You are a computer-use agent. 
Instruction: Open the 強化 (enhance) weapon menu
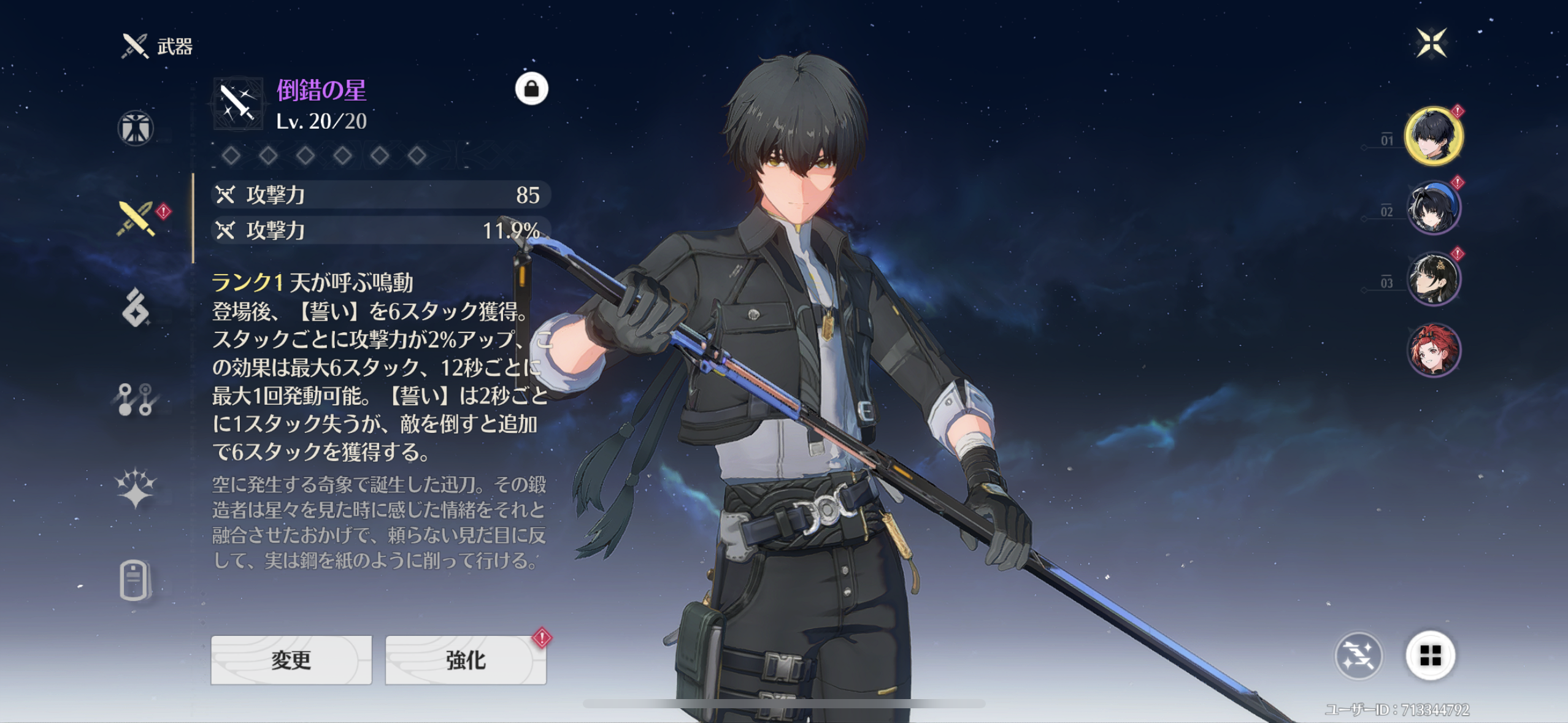click(x=466, y=660)
